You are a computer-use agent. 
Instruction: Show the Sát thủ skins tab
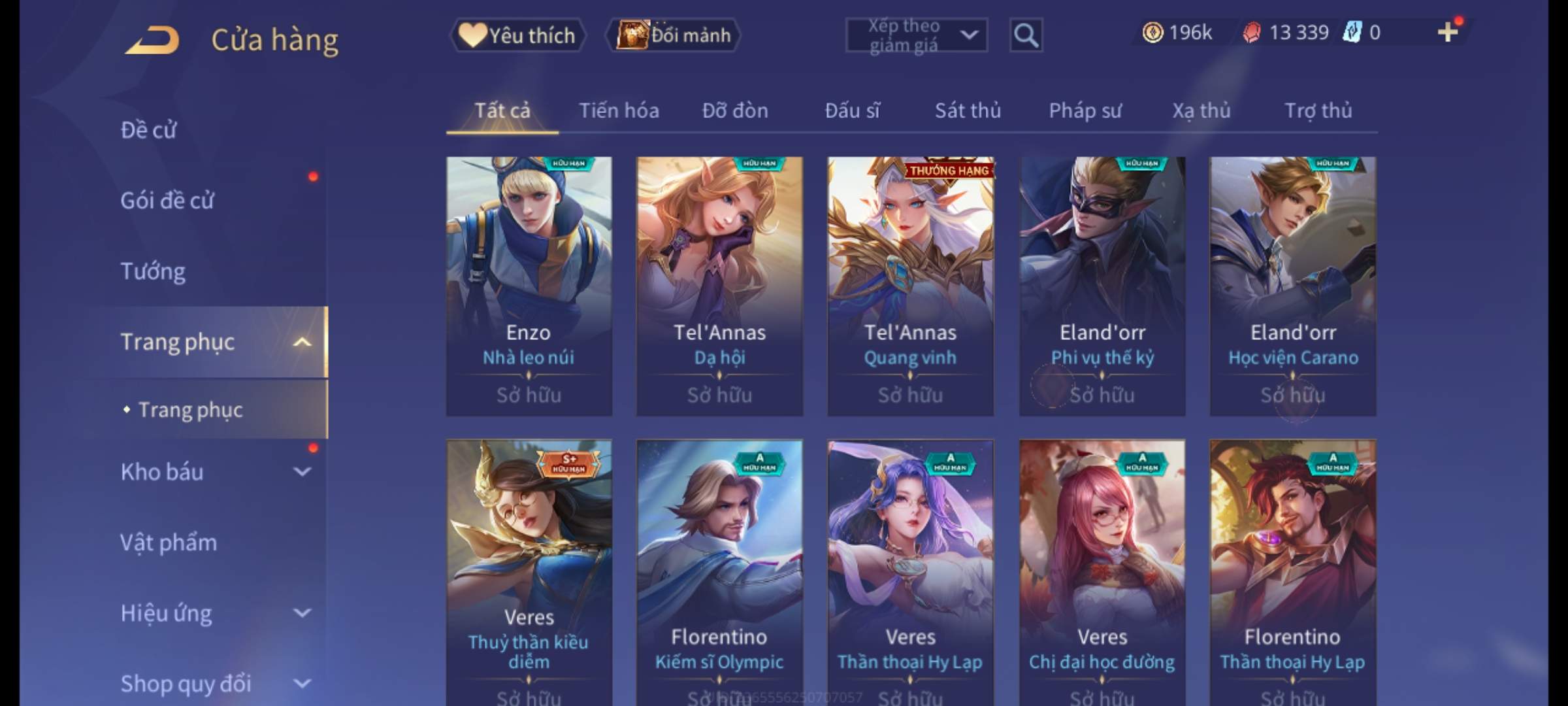click(968, 110)
